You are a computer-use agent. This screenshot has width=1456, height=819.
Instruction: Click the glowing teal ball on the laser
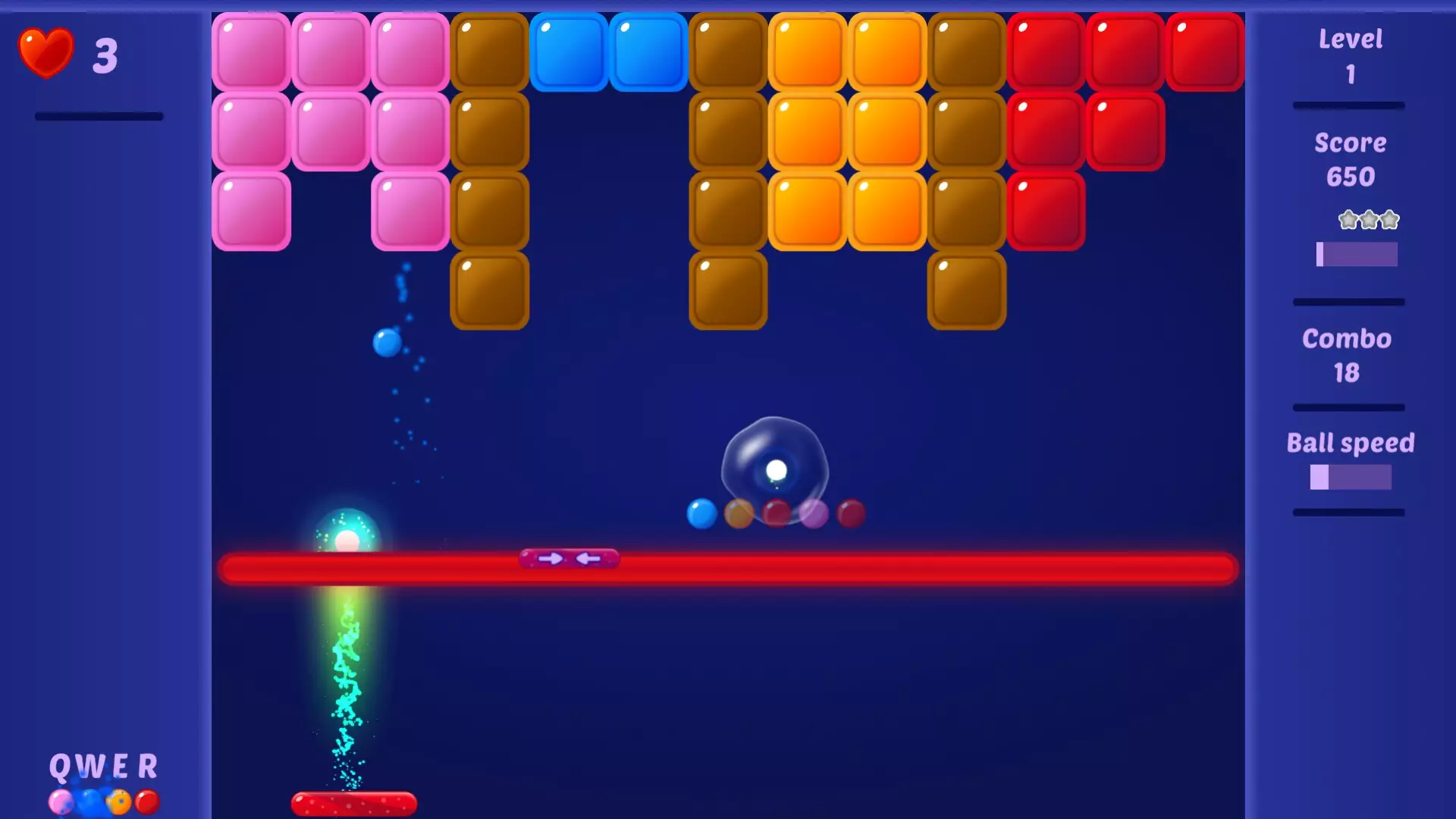(346, 539)
